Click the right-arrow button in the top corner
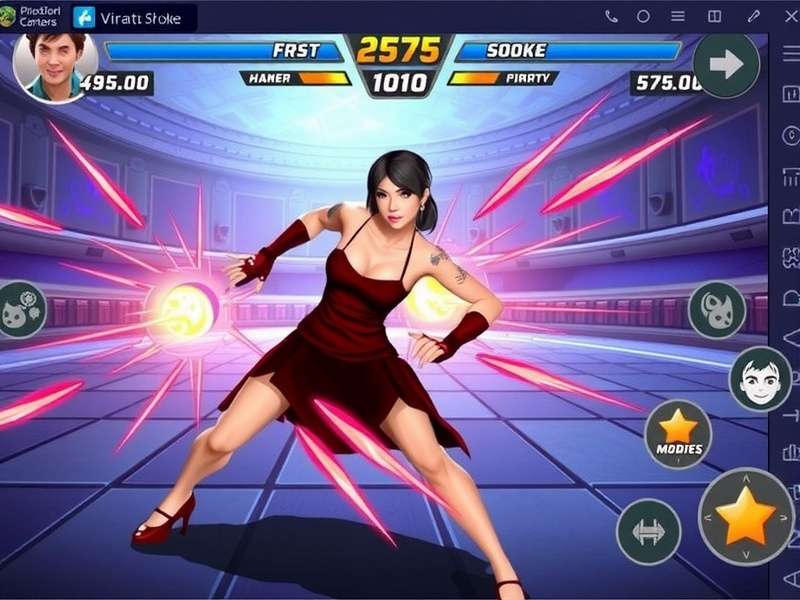Viewport: 800px width, 600px height. (725, 65)
